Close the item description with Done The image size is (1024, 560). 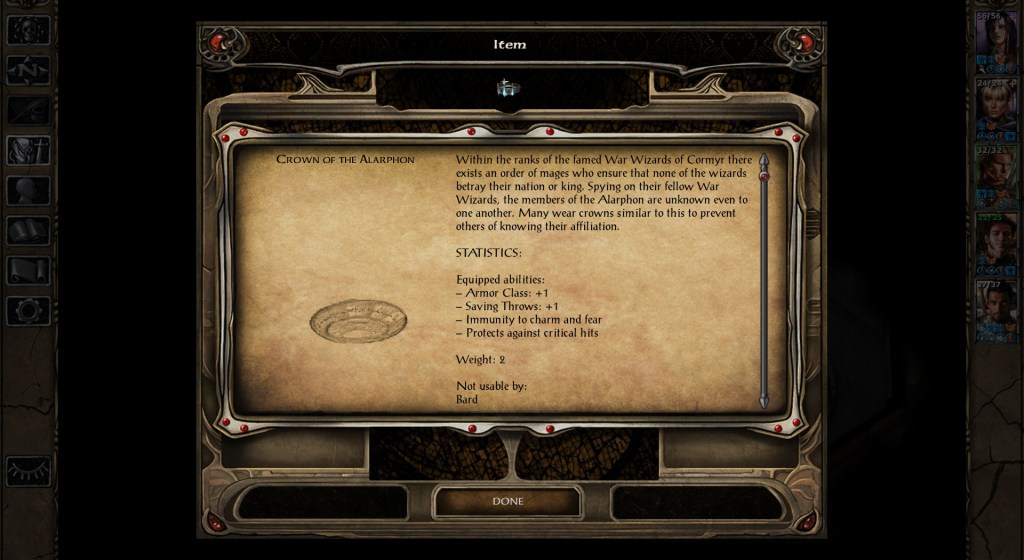point(507,501)
